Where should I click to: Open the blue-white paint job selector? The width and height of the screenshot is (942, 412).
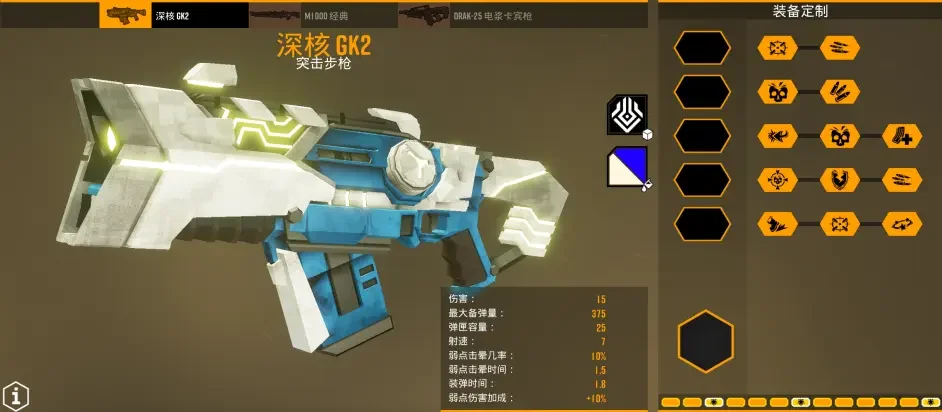click(628, 167)
